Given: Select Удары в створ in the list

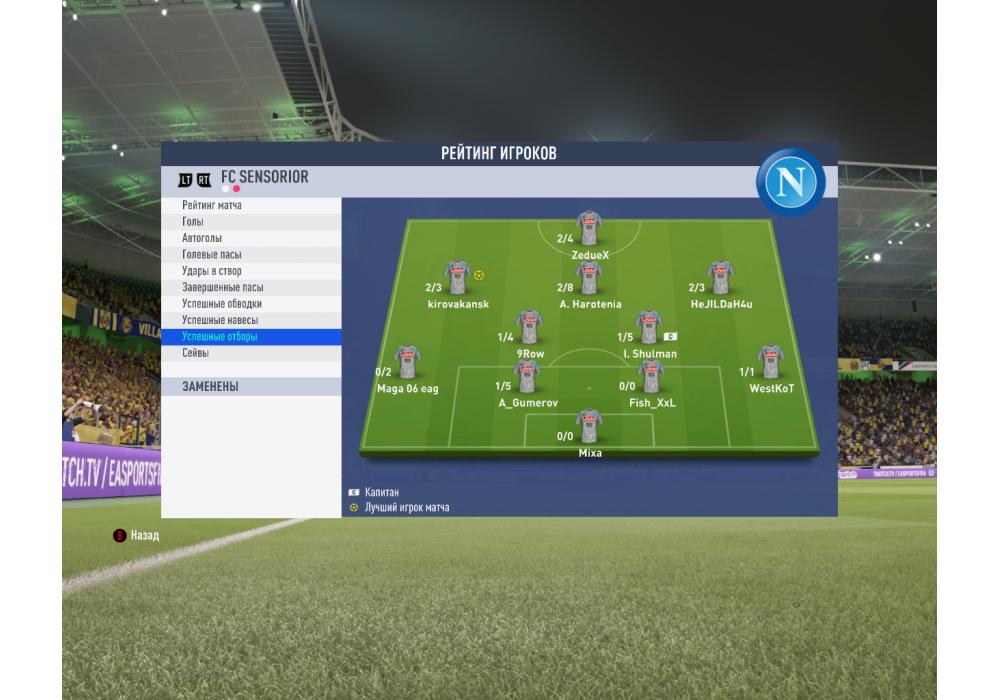Looking at the screenshot, I should coord(250,271).
